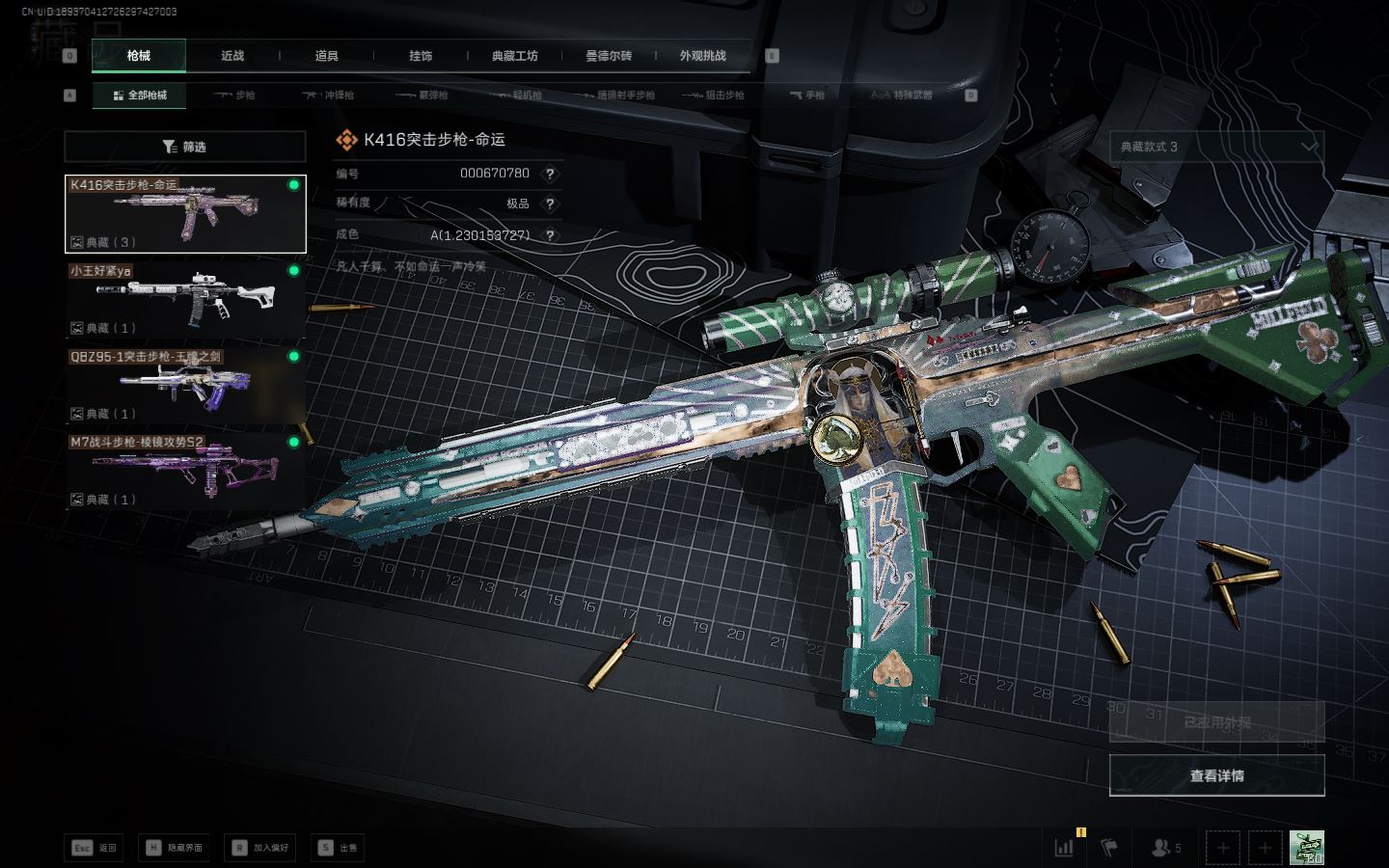Filter weapons by 冲锋枪 submachine guns

point(329,95)
